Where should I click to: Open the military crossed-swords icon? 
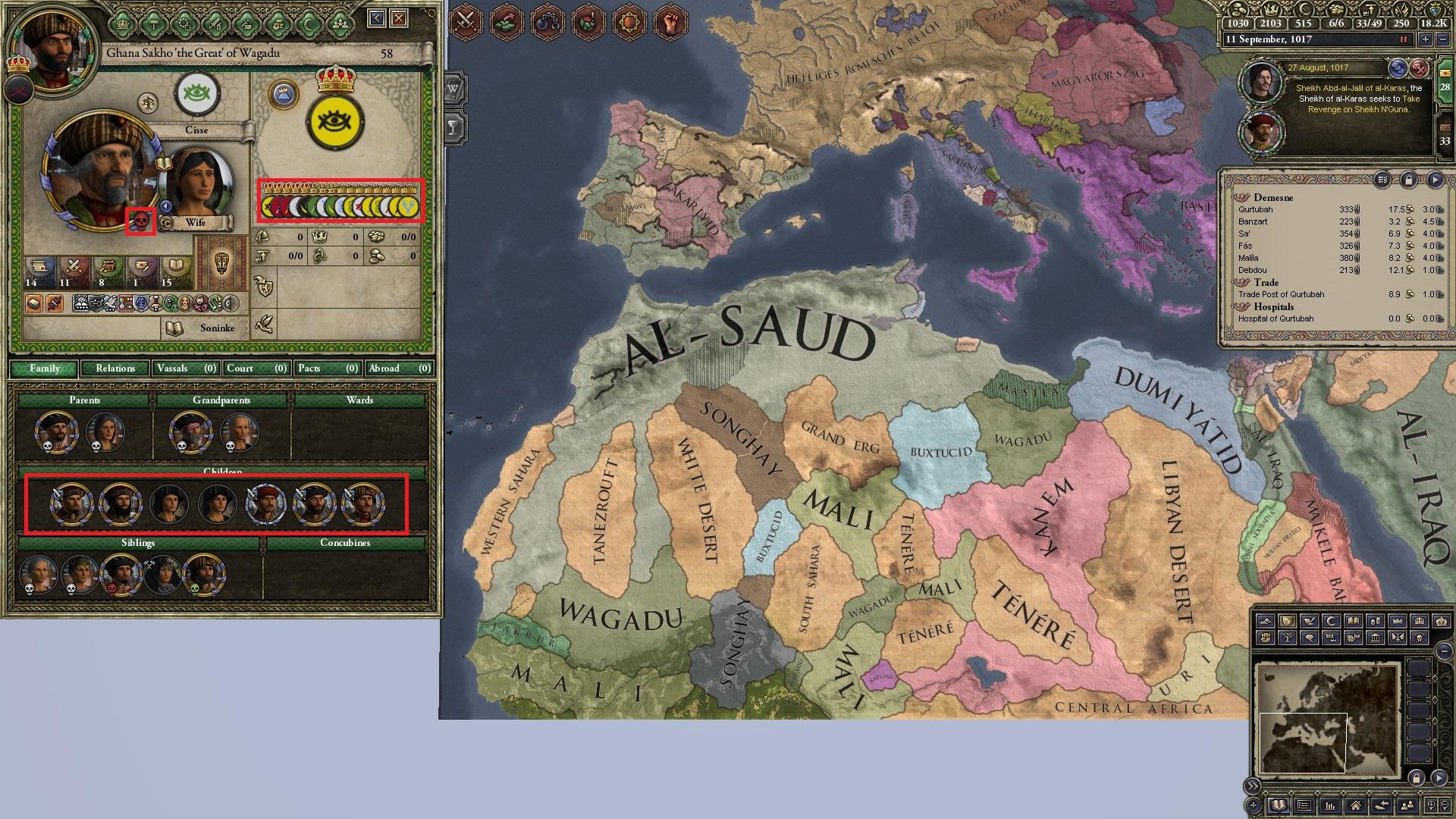point(463,22)
